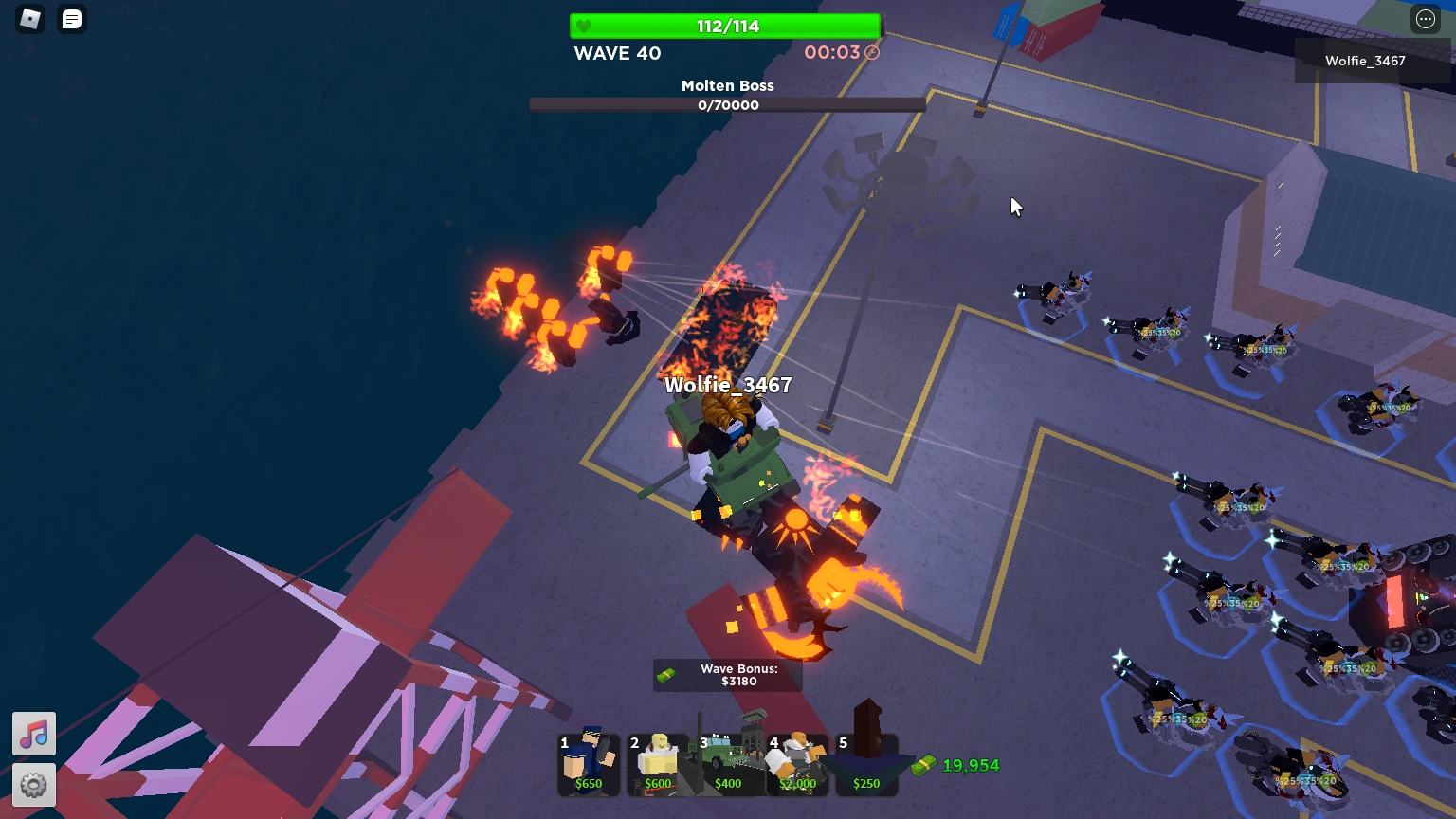Click the WAVE 40 label
1456x819 pixels.
click(x=617, y=54)
